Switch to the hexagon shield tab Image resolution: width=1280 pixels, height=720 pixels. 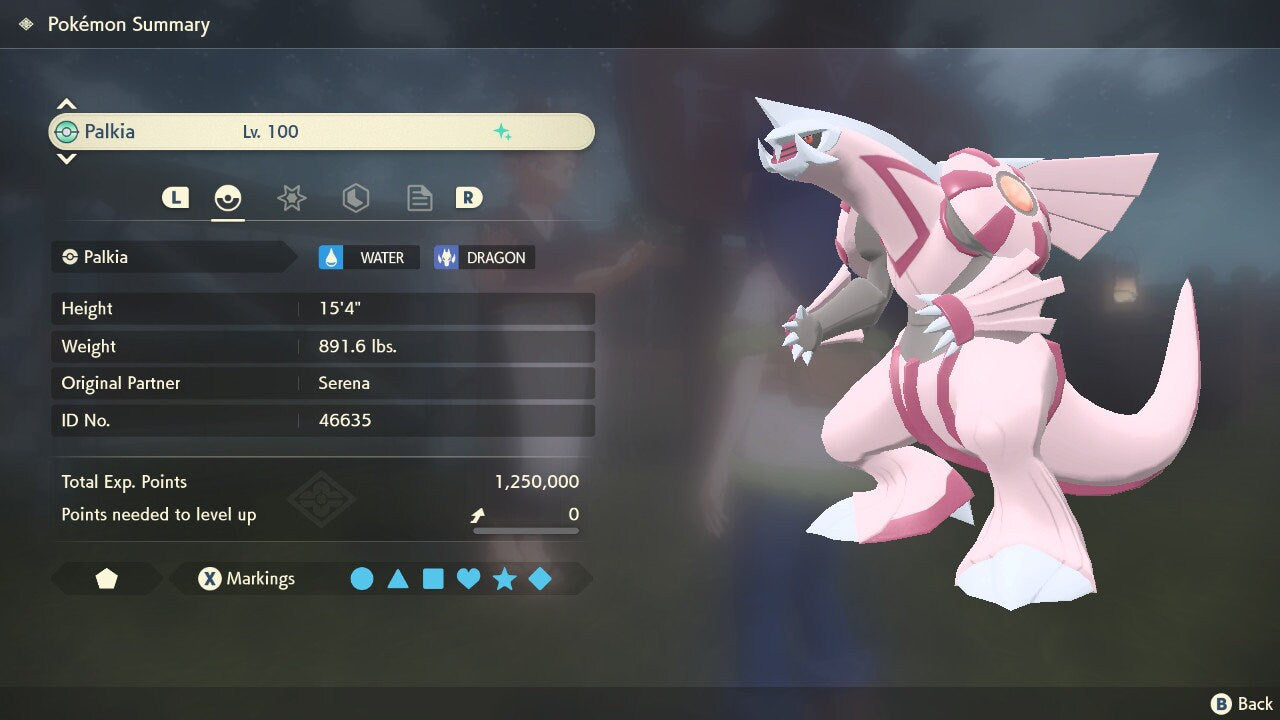coord(355,198)
